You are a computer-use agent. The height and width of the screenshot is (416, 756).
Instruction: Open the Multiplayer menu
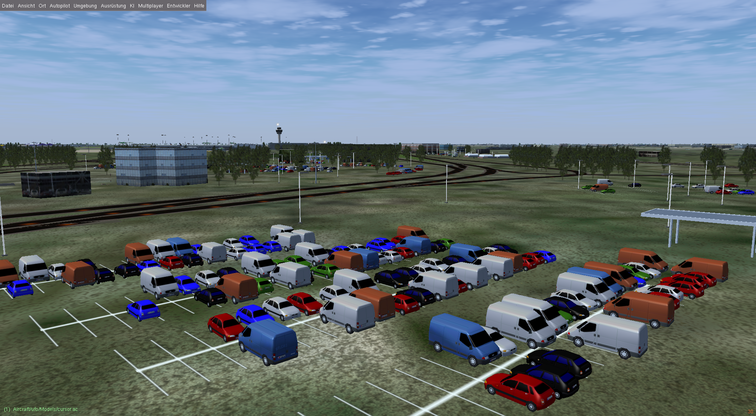[x=151, y=5]
